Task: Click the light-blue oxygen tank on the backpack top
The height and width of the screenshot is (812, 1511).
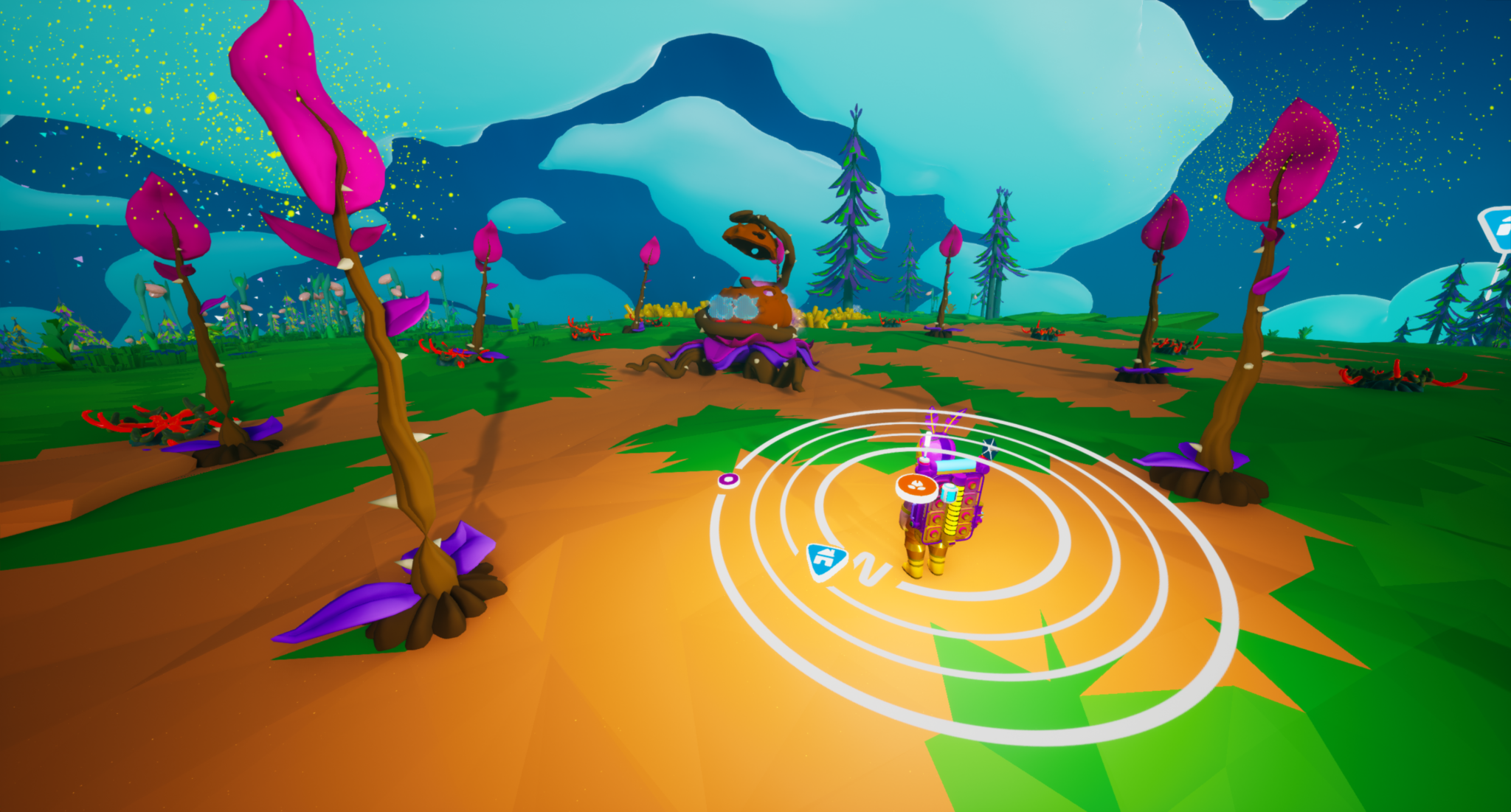Action: pos(955,465)
